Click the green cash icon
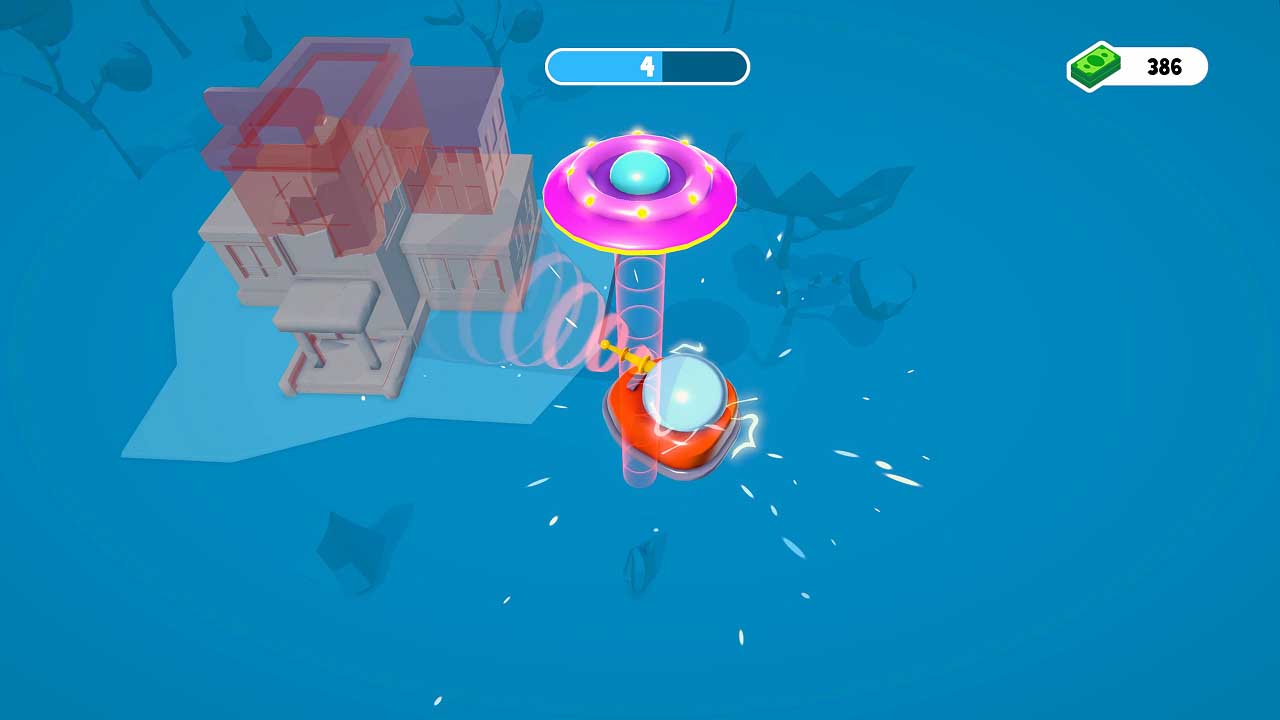Screen dimensions: 1280x720 (x=1096, y=66)
